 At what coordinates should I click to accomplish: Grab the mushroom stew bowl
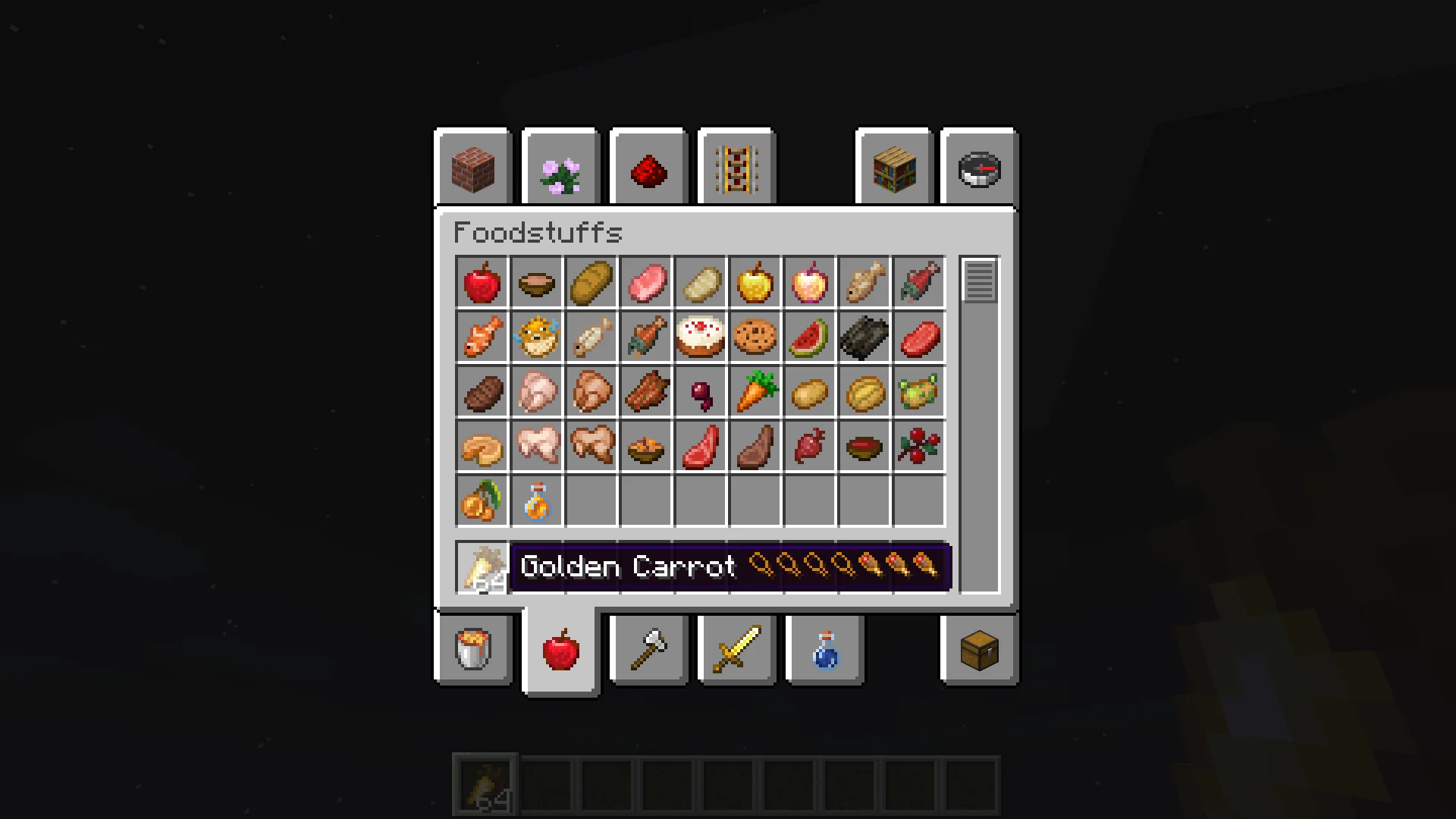coord(537,283)
